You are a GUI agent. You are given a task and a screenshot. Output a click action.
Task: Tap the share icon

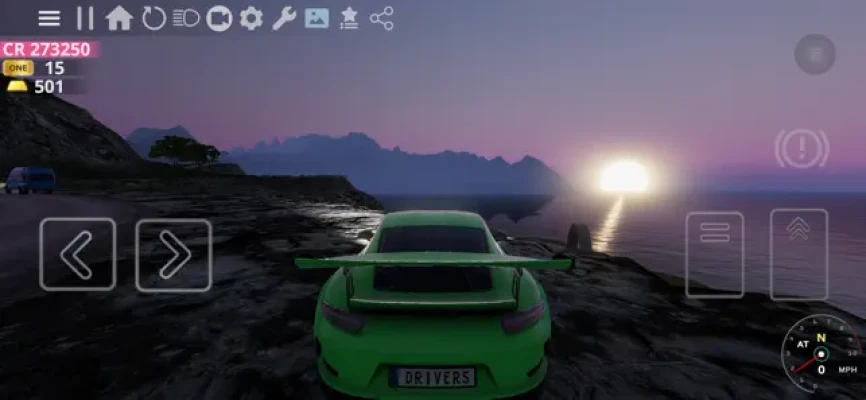pos(381,18)
